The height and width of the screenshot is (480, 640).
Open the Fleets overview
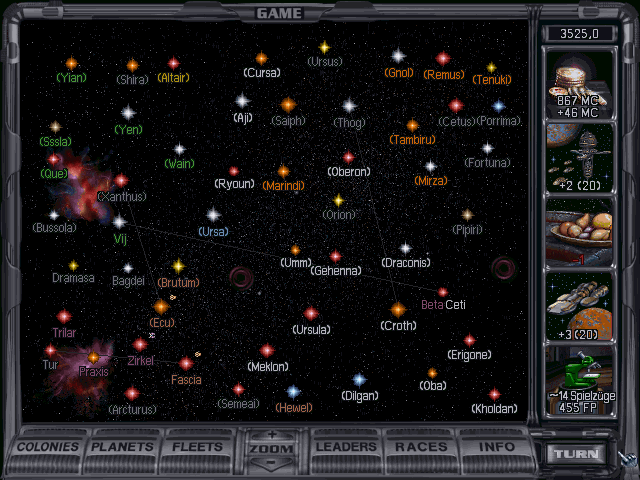click(197, 446)
